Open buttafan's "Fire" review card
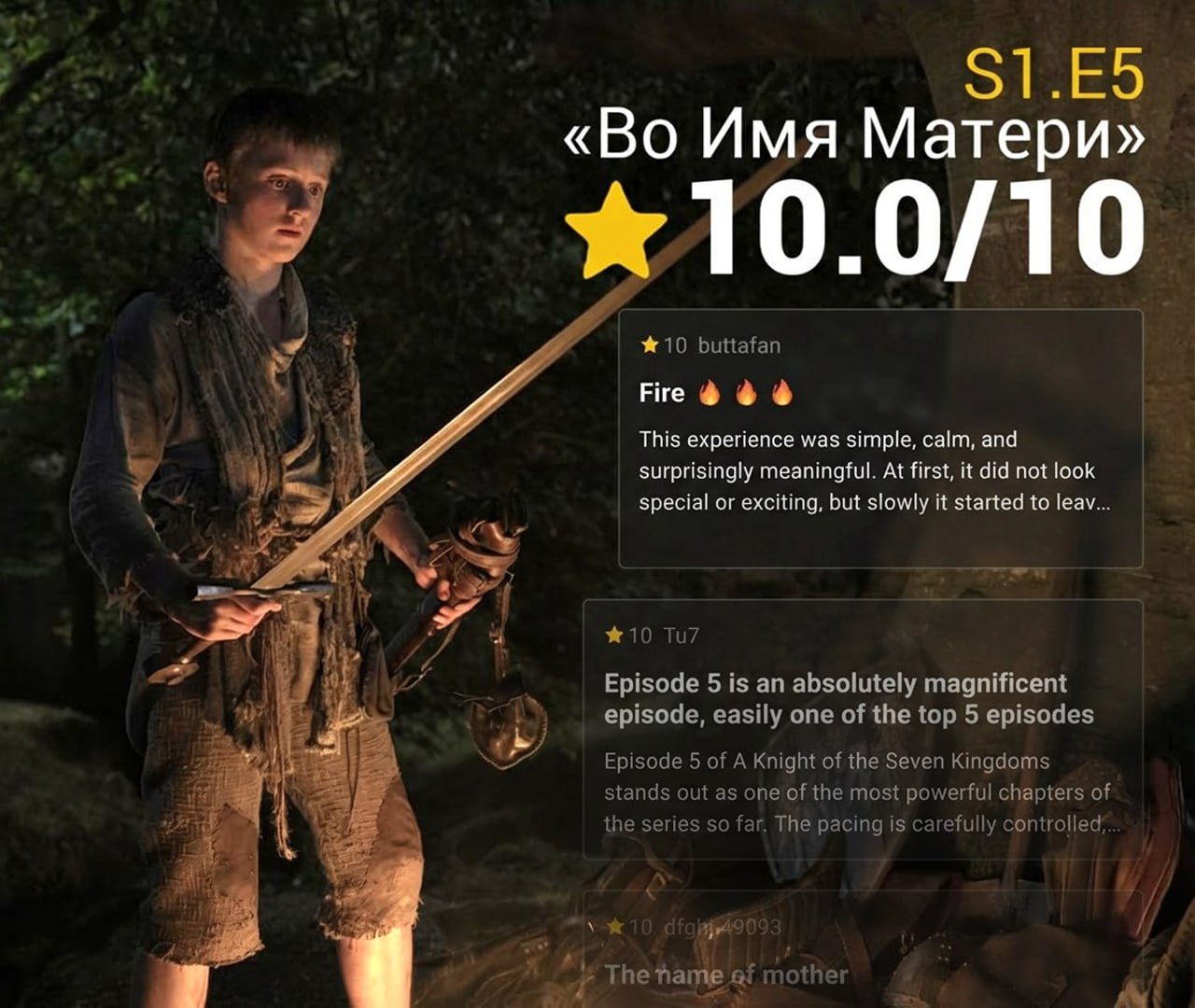This screenshot has width=1195, height=1008. point(879,439)
